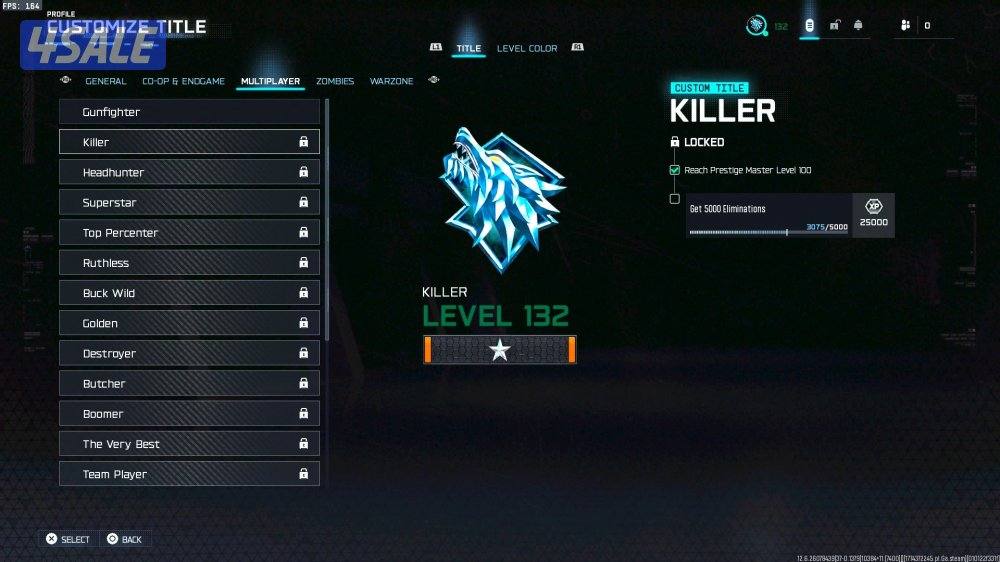Screen dimensions: 1000x562
Task: Select the Destroyer title
Action: [189, 353]
